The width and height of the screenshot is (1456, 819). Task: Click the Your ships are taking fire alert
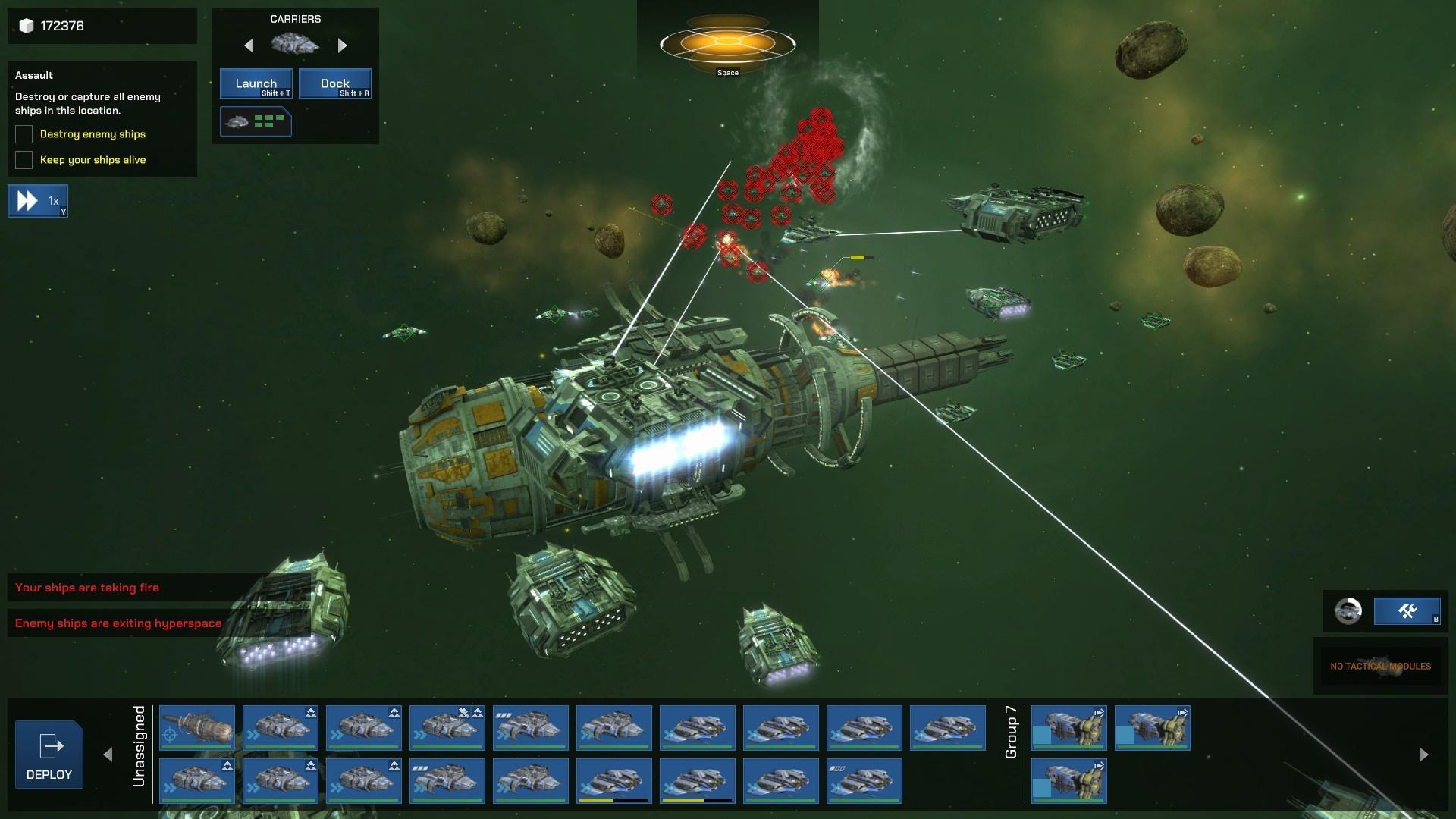coord(87,588)
